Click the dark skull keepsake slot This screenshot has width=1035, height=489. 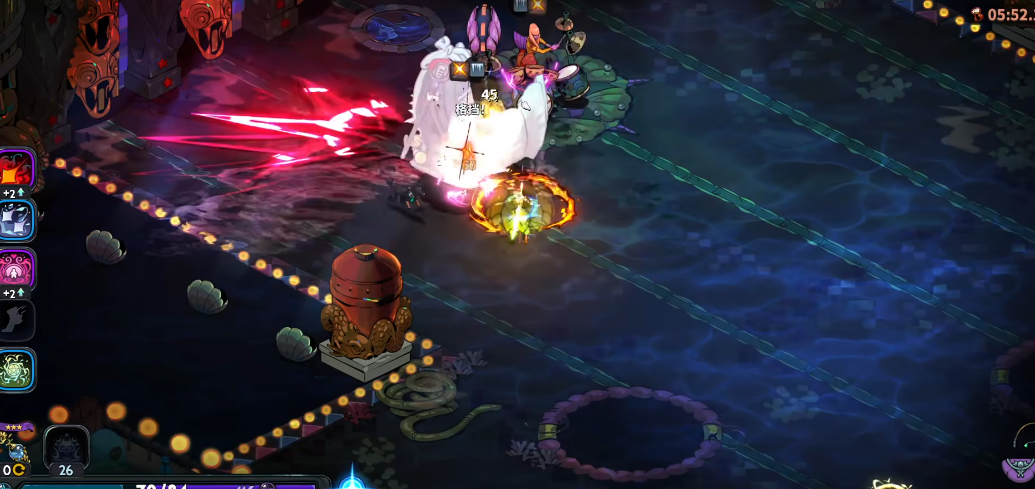[x=66, y=445]
